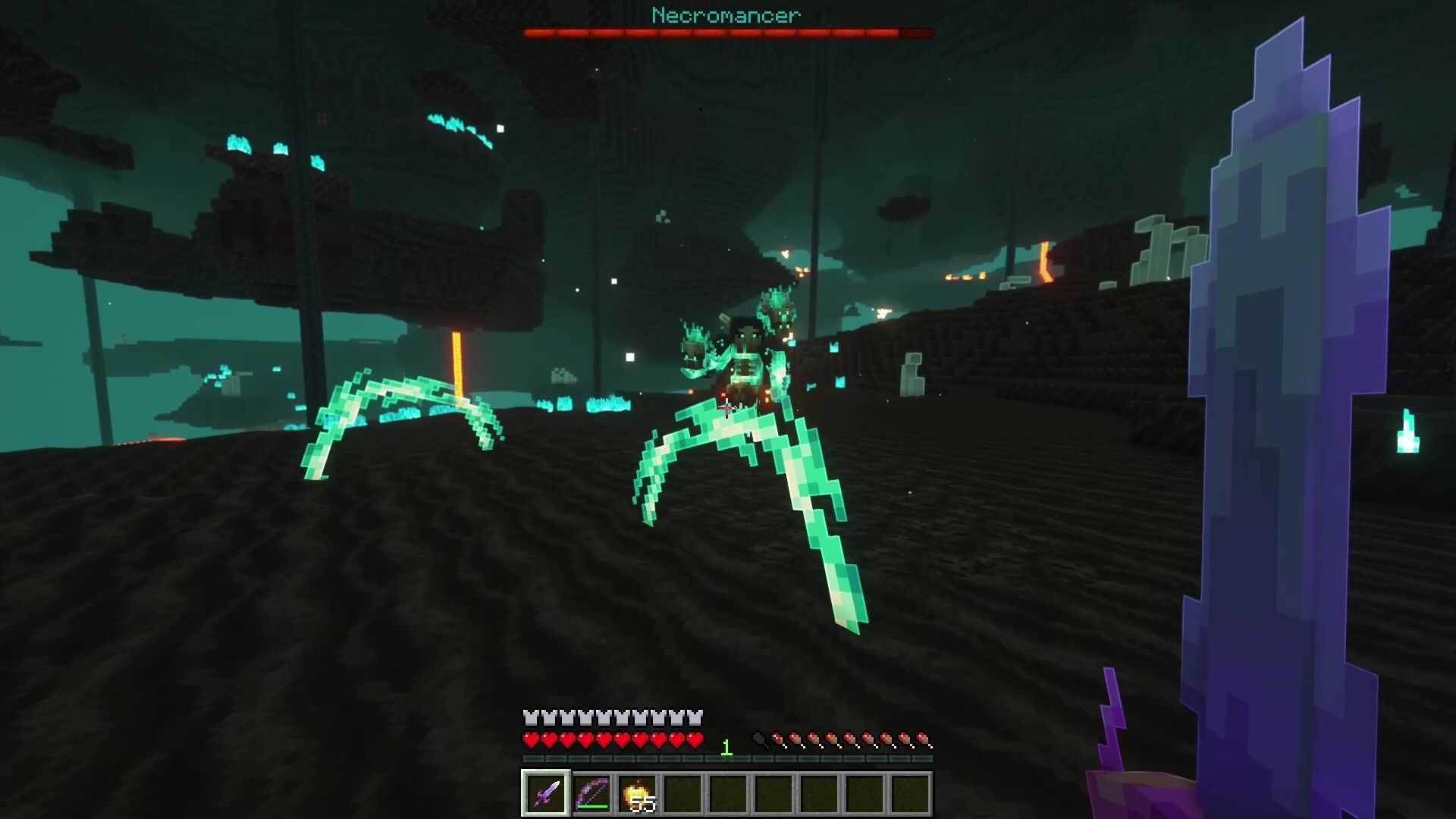This screenshot has width=1456, height=819.
Task: Click the green durability bar under the bow
Action: tap(592, 807)
